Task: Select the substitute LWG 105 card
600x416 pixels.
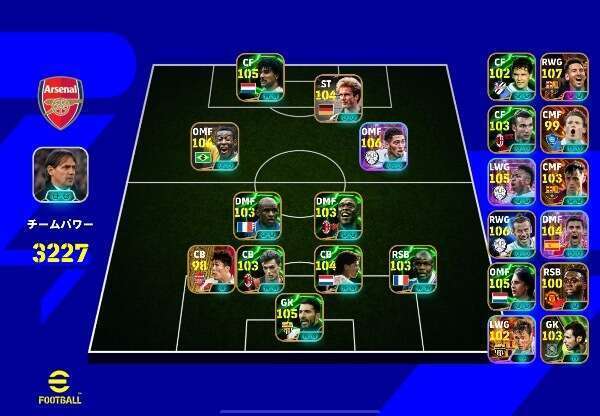Action: [x=511, y=183]
